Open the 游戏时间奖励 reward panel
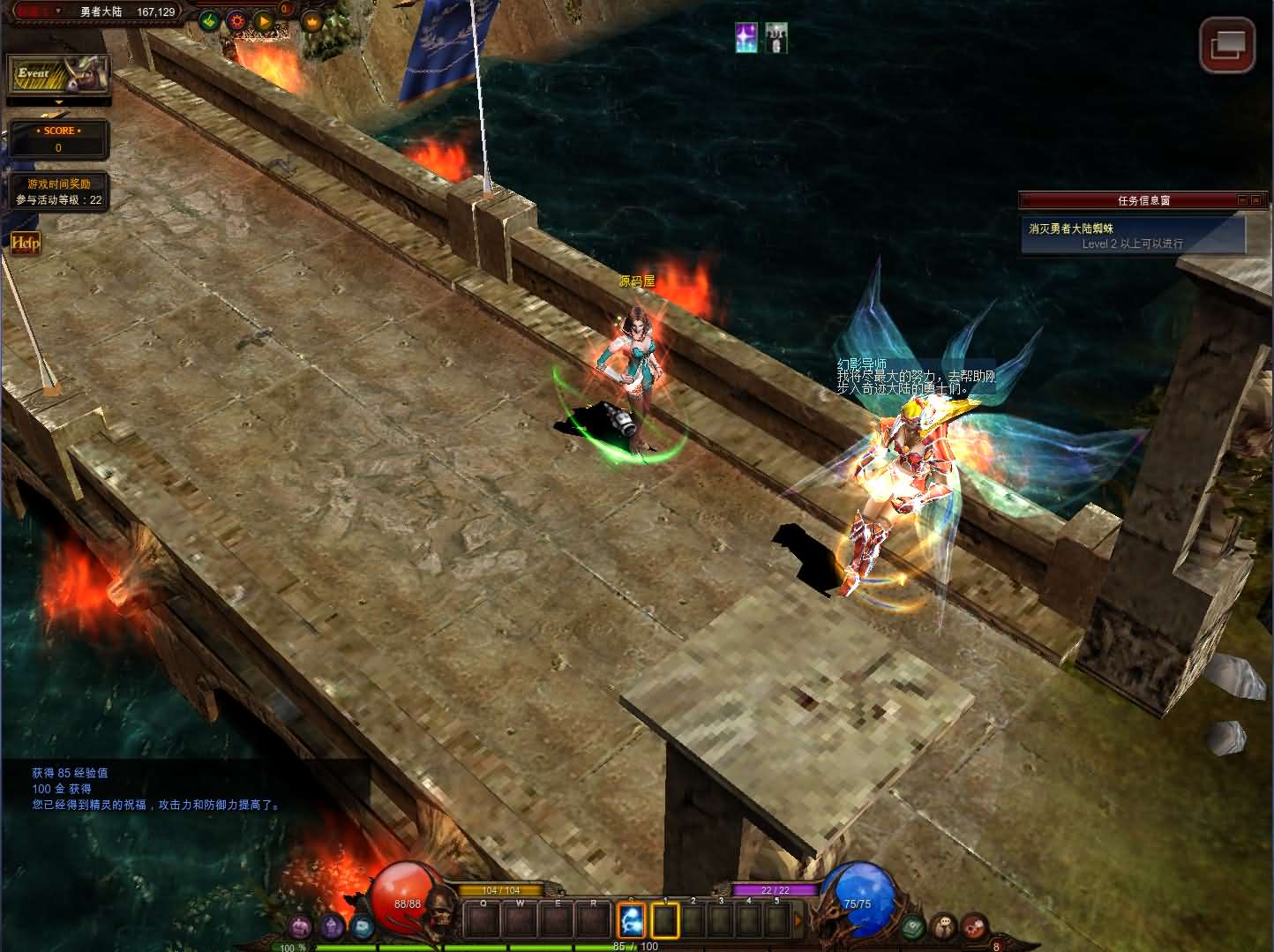This screenshot has width=1274, height=952. pyautogui.click(x=58, y=191)
